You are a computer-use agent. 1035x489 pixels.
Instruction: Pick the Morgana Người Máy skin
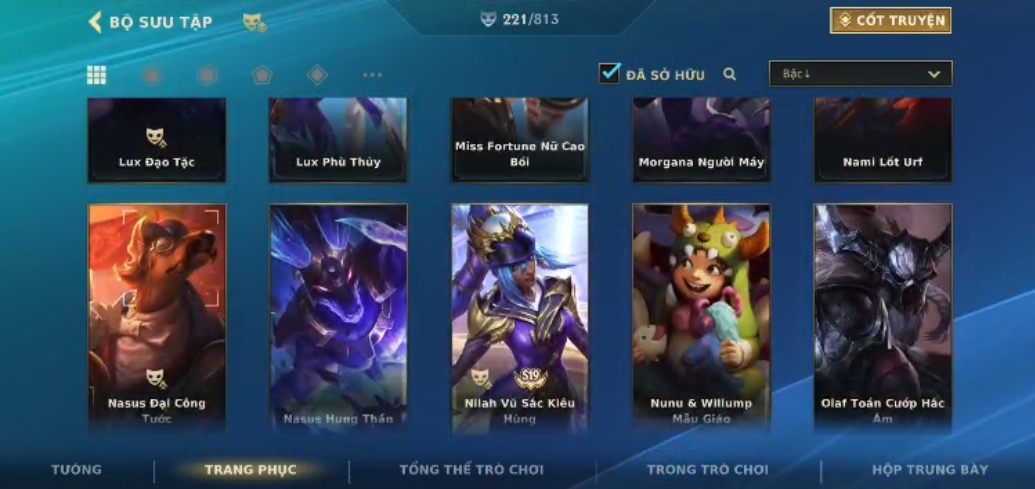[x=701, y=140]
